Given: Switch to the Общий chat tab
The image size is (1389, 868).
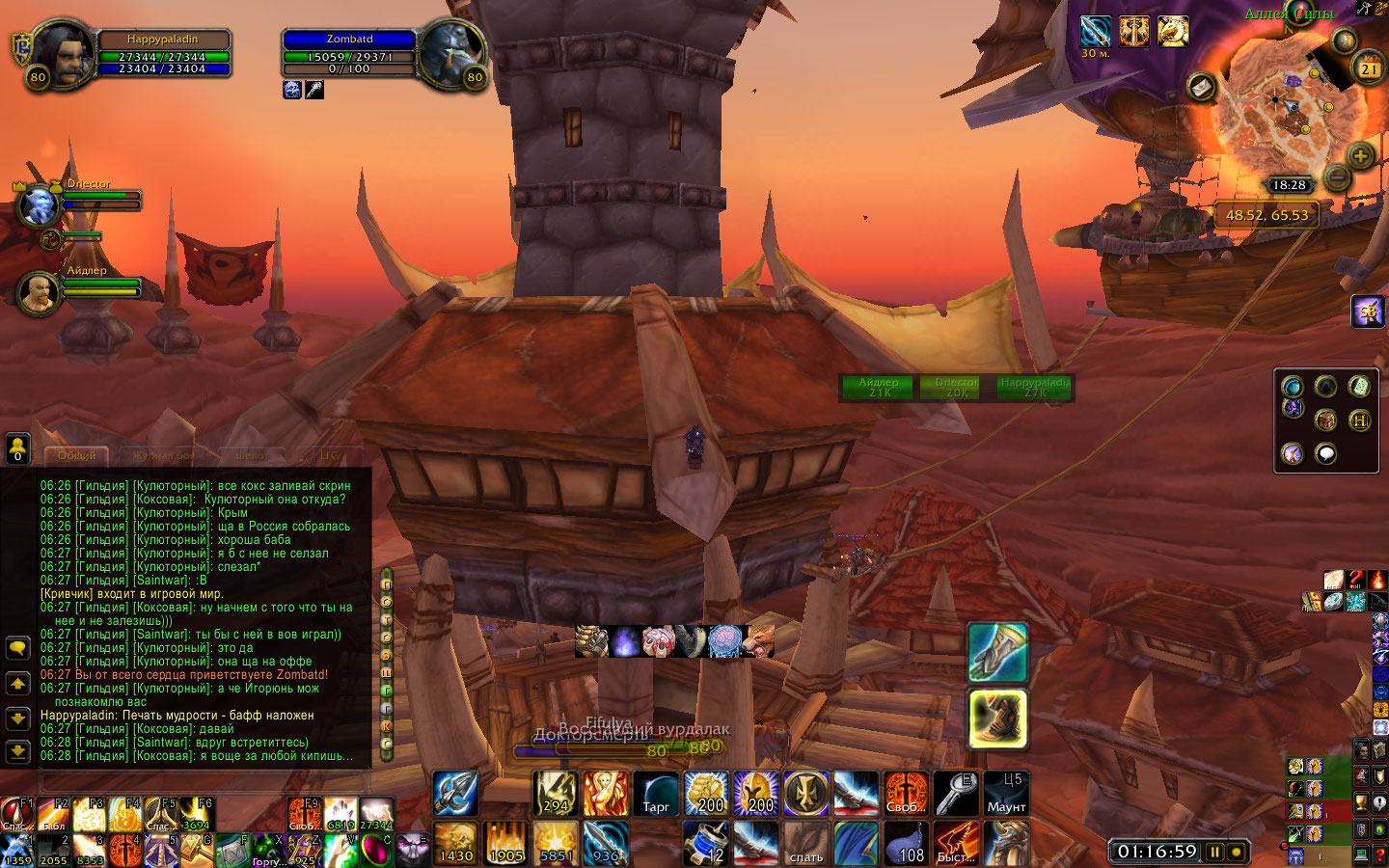Looking at the screenshot, I should click(77, 455).
